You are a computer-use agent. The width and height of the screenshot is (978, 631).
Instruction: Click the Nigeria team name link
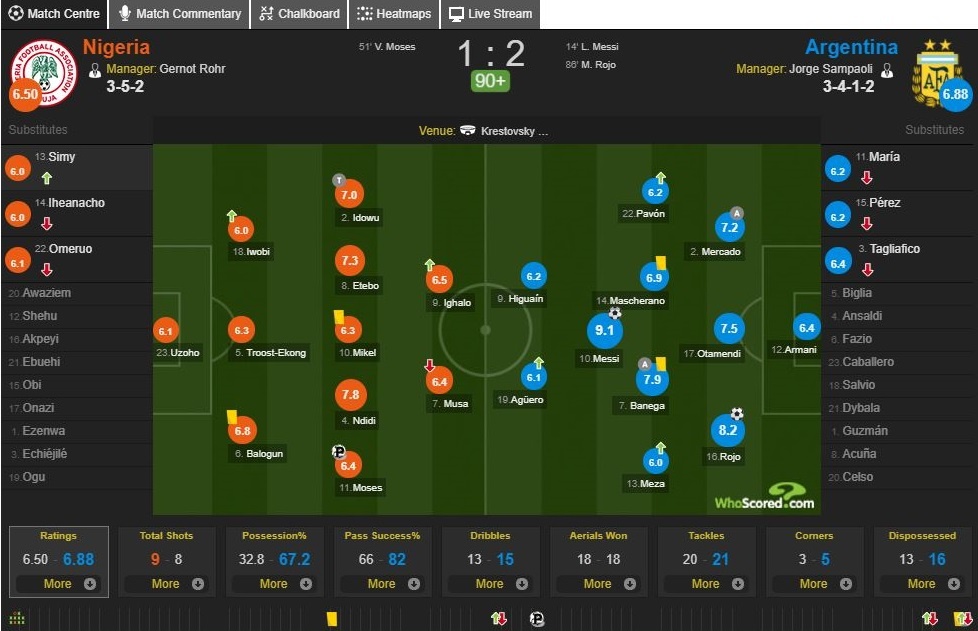116,47
